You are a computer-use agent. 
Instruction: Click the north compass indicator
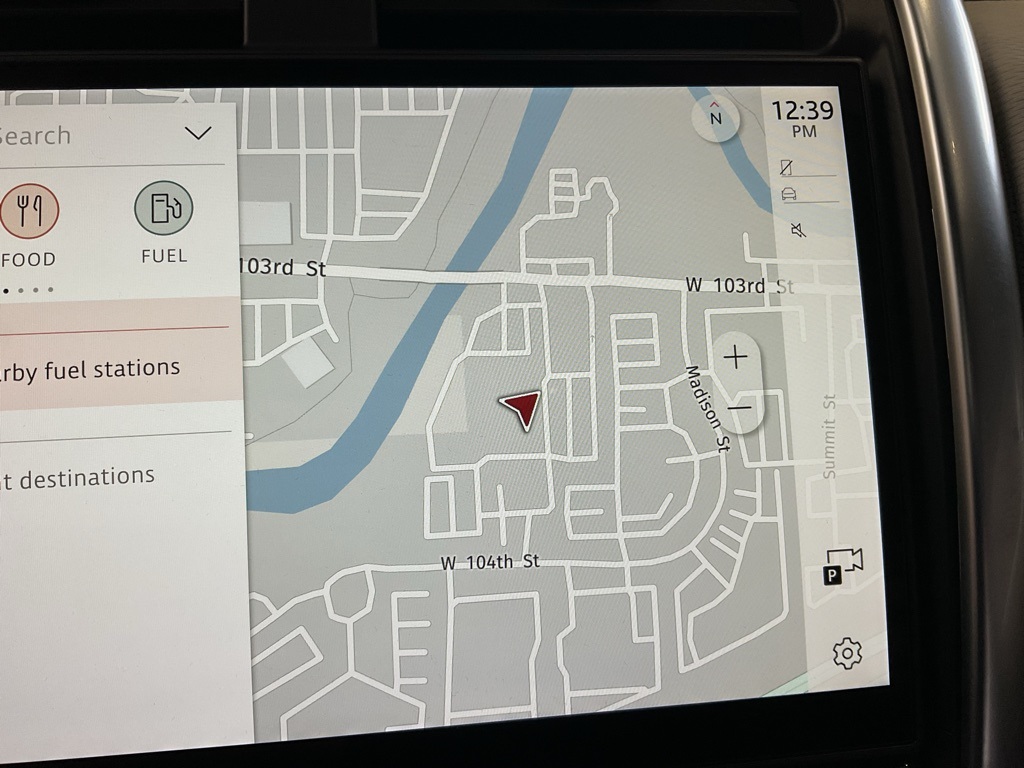click(x=715, y=118)
